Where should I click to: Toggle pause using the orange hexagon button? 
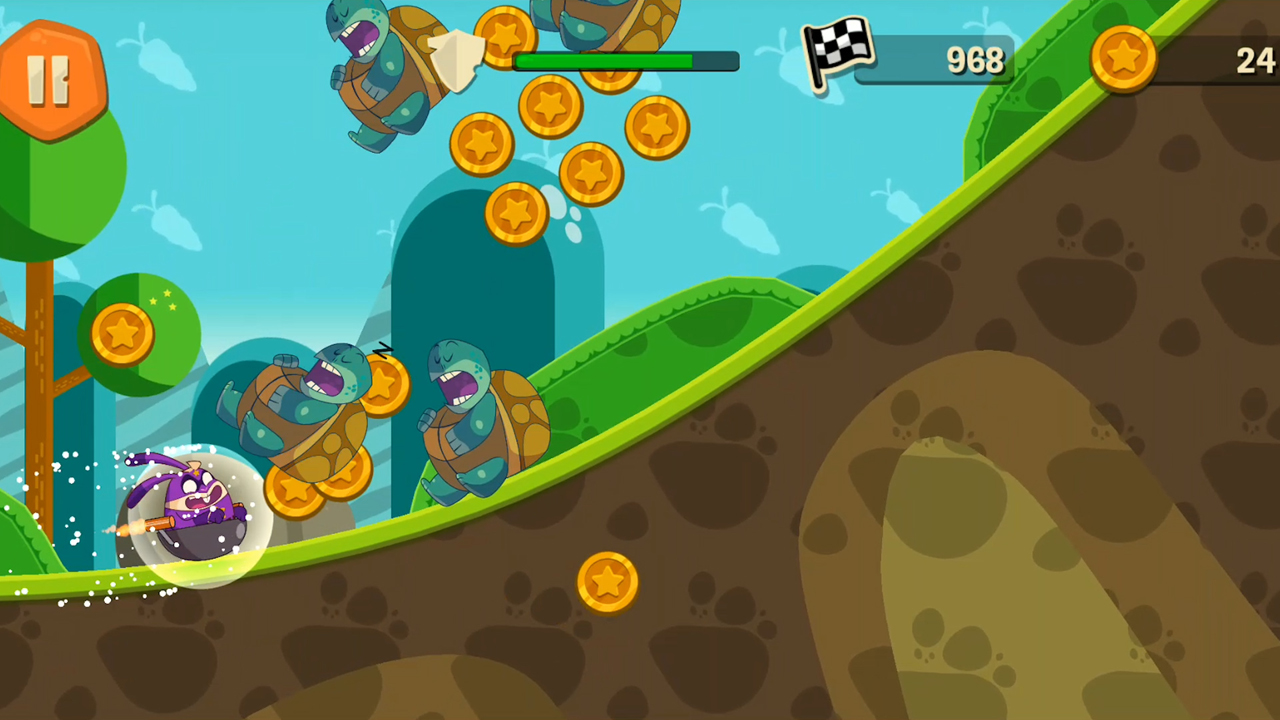point(52,80)
